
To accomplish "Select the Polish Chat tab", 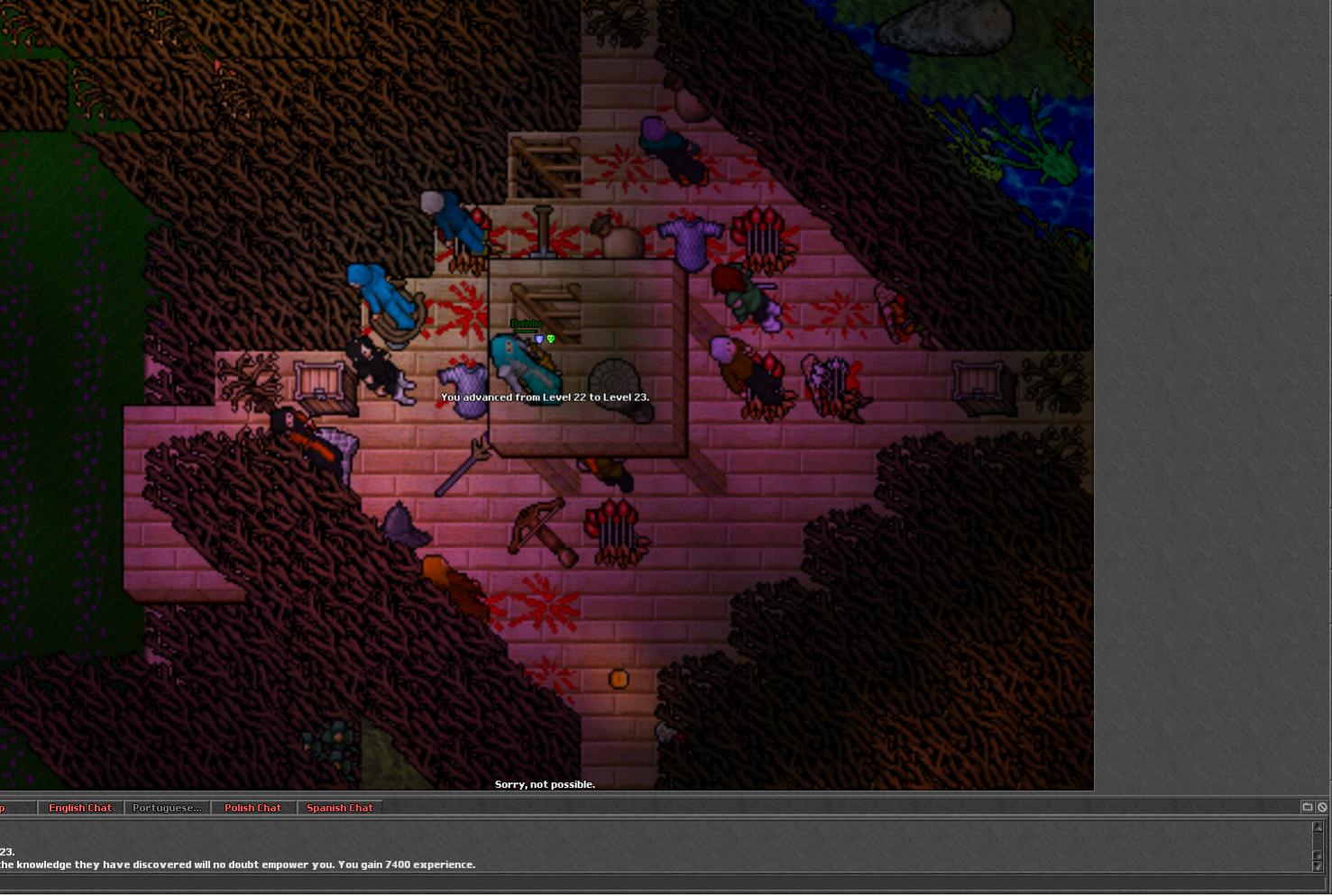I will (x=253, y=808).
